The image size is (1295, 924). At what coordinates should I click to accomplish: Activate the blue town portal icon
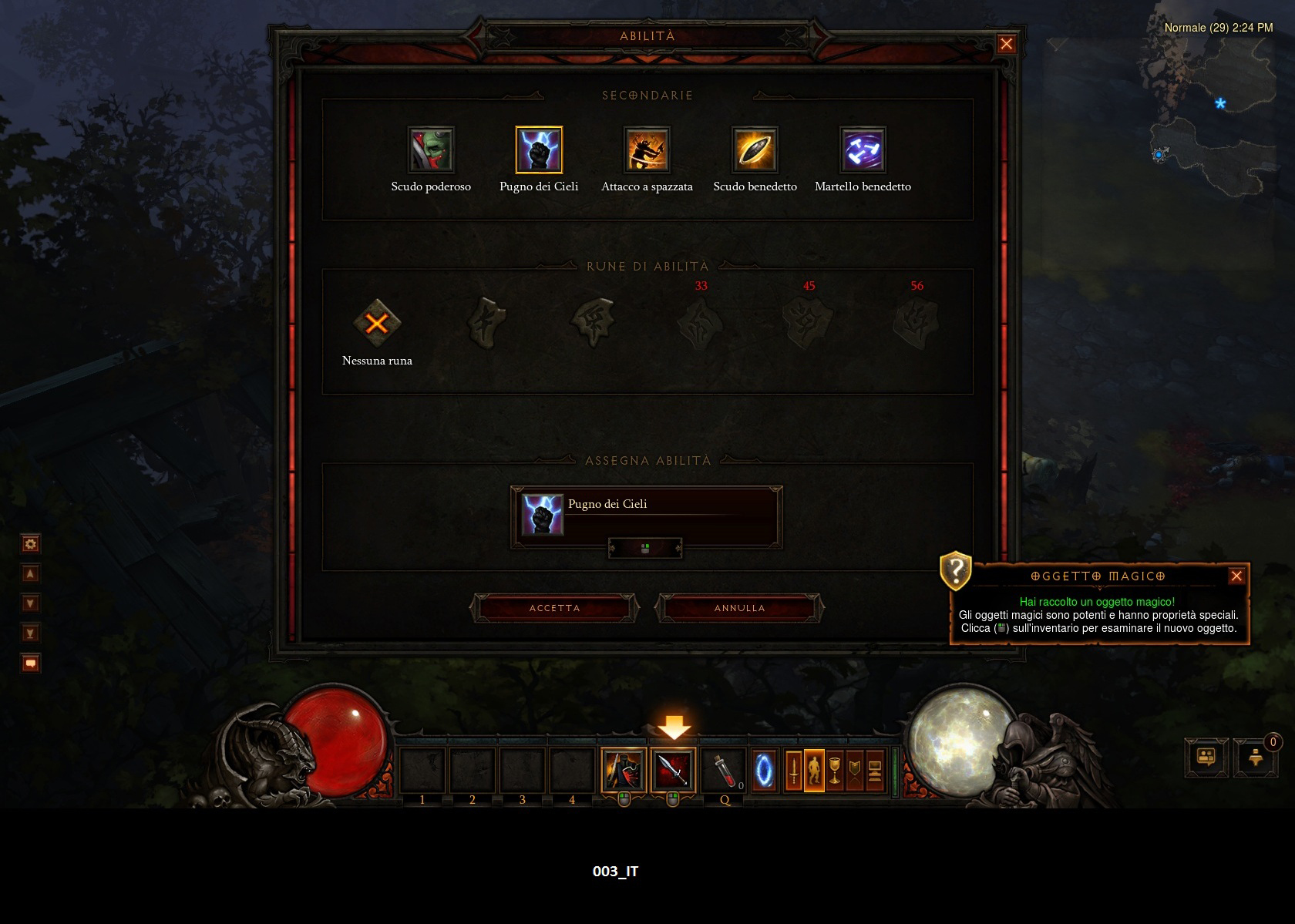[764, 770]
